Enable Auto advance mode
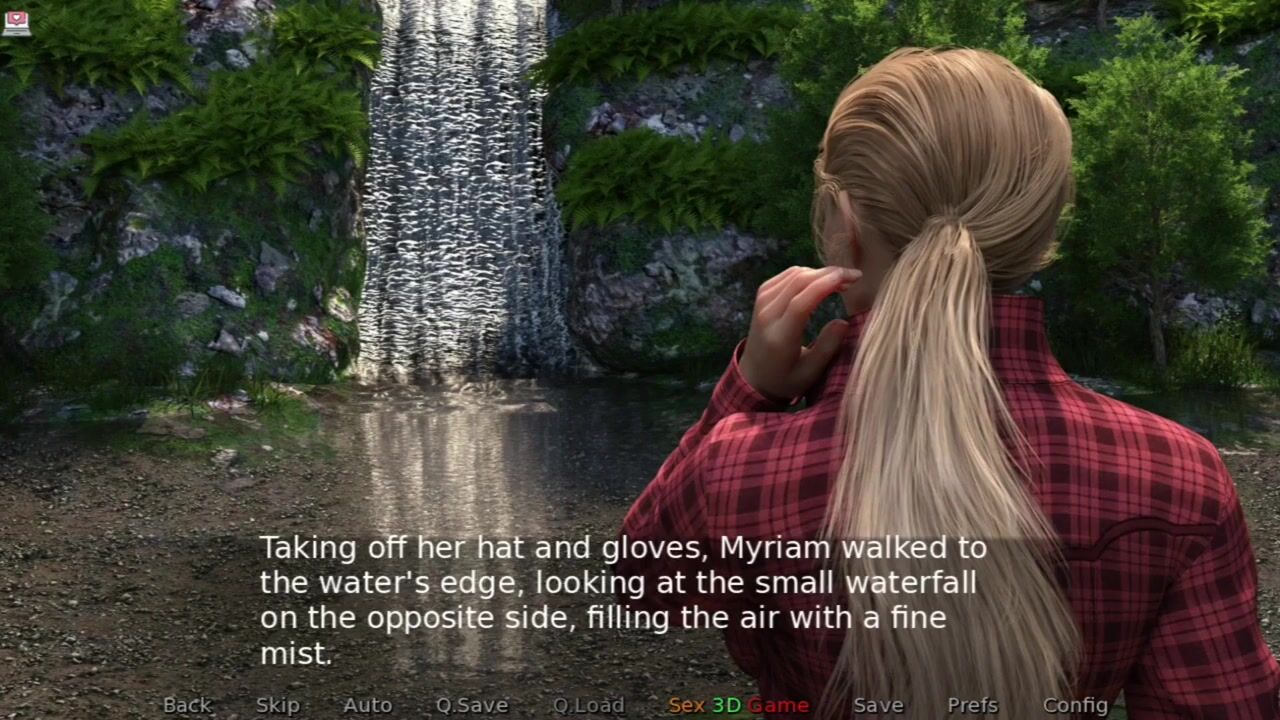Screen dimensions: 1280x720 [x=367, y=705]
